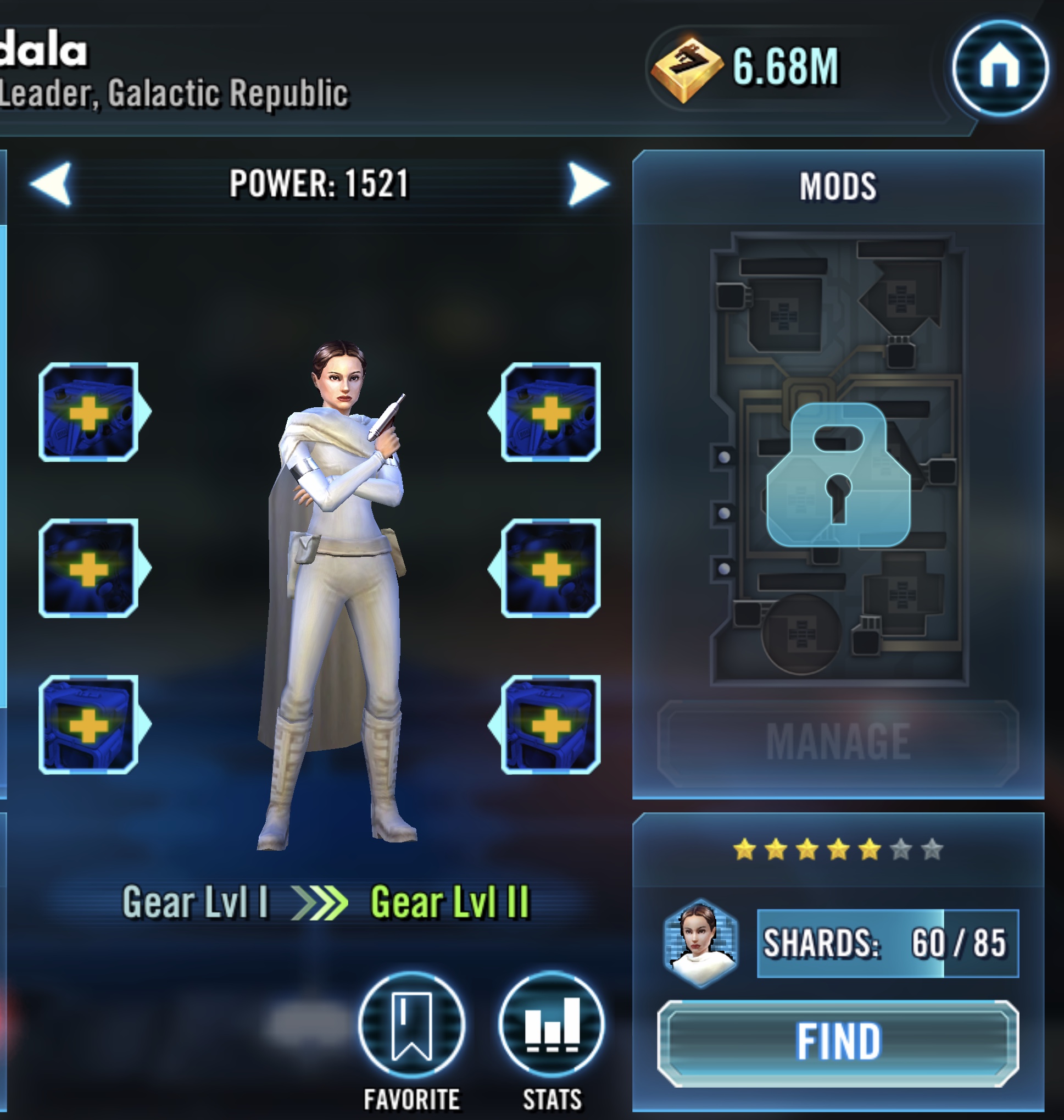Go to the home screen
The image size is (1064, 1120).
(999, 68)
